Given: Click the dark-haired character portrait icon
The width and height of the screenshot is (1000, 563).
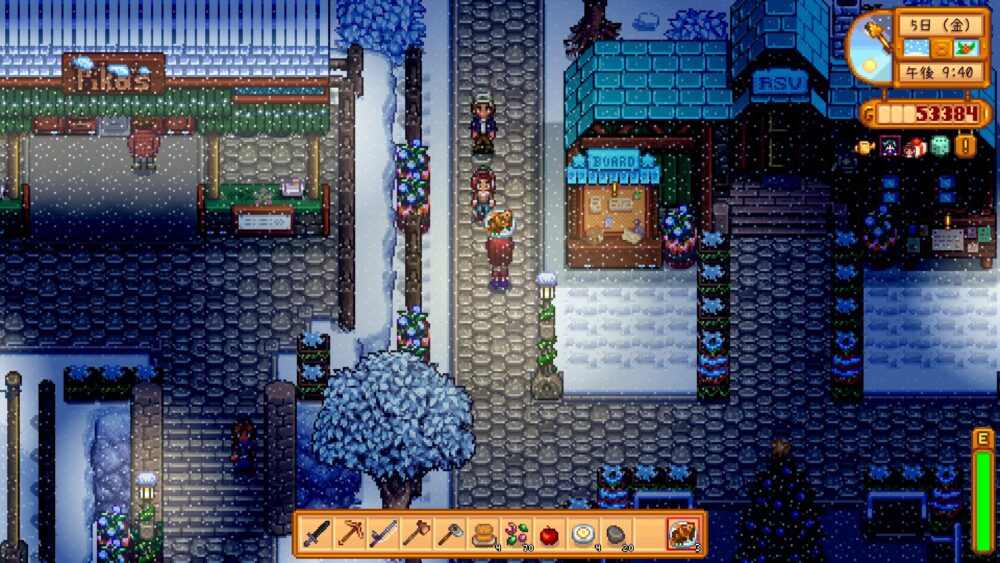Looking at the screenshot, I should (890, 146).
